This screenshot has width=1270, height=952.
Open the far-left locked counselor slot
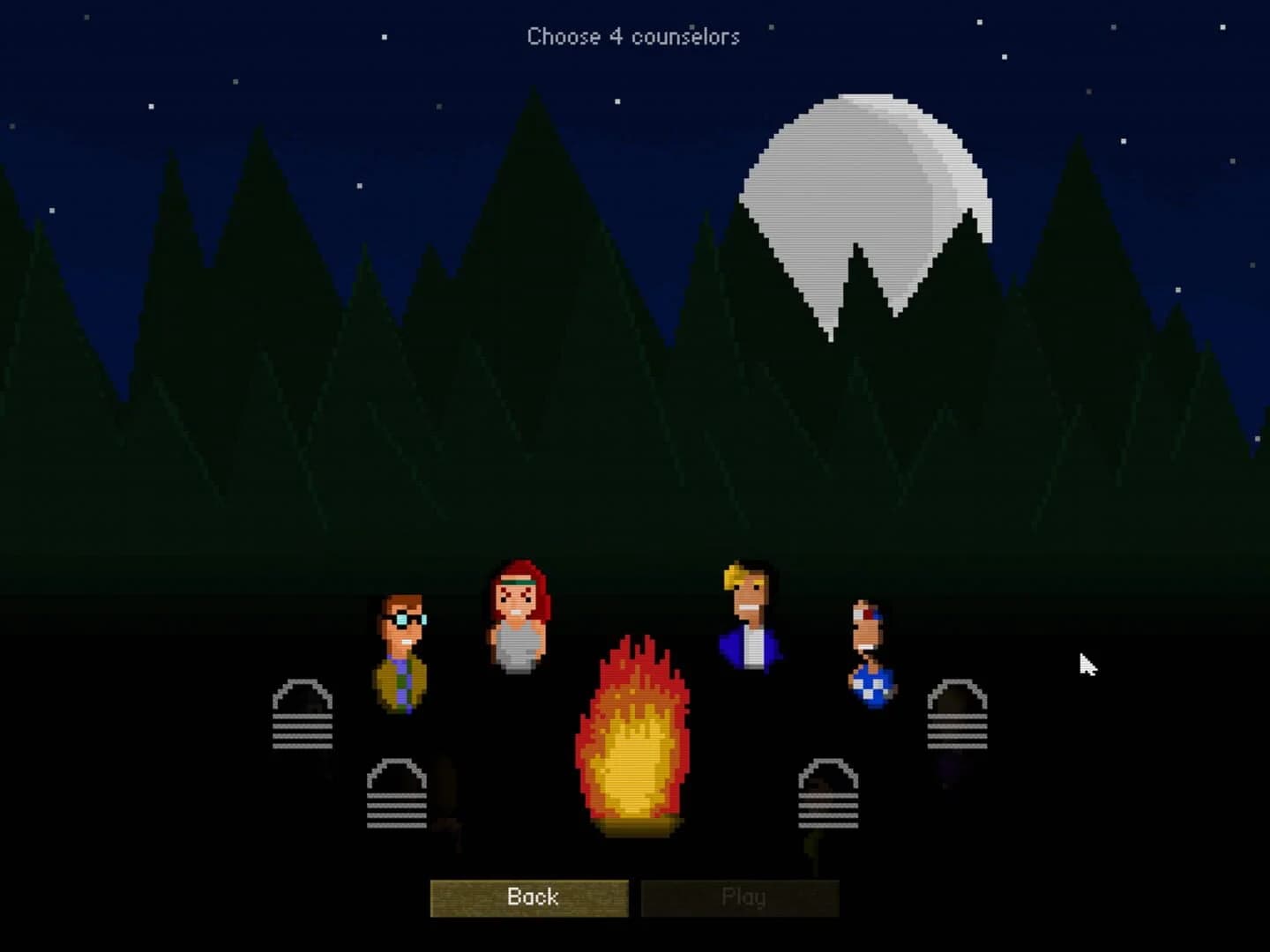pos(301,714)
